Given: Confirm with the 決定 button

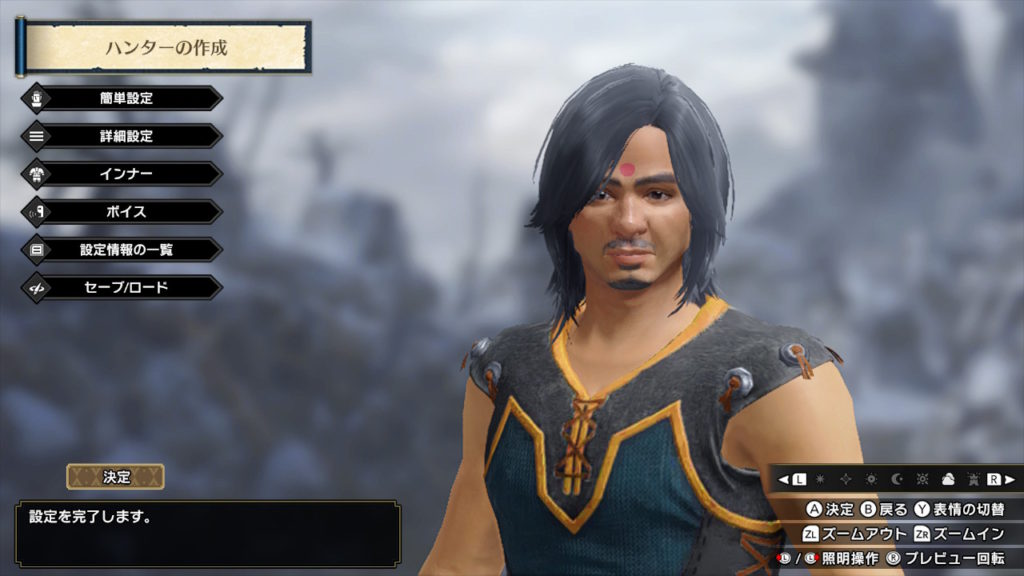Looking at the screenshot, I should click(116, 477).
